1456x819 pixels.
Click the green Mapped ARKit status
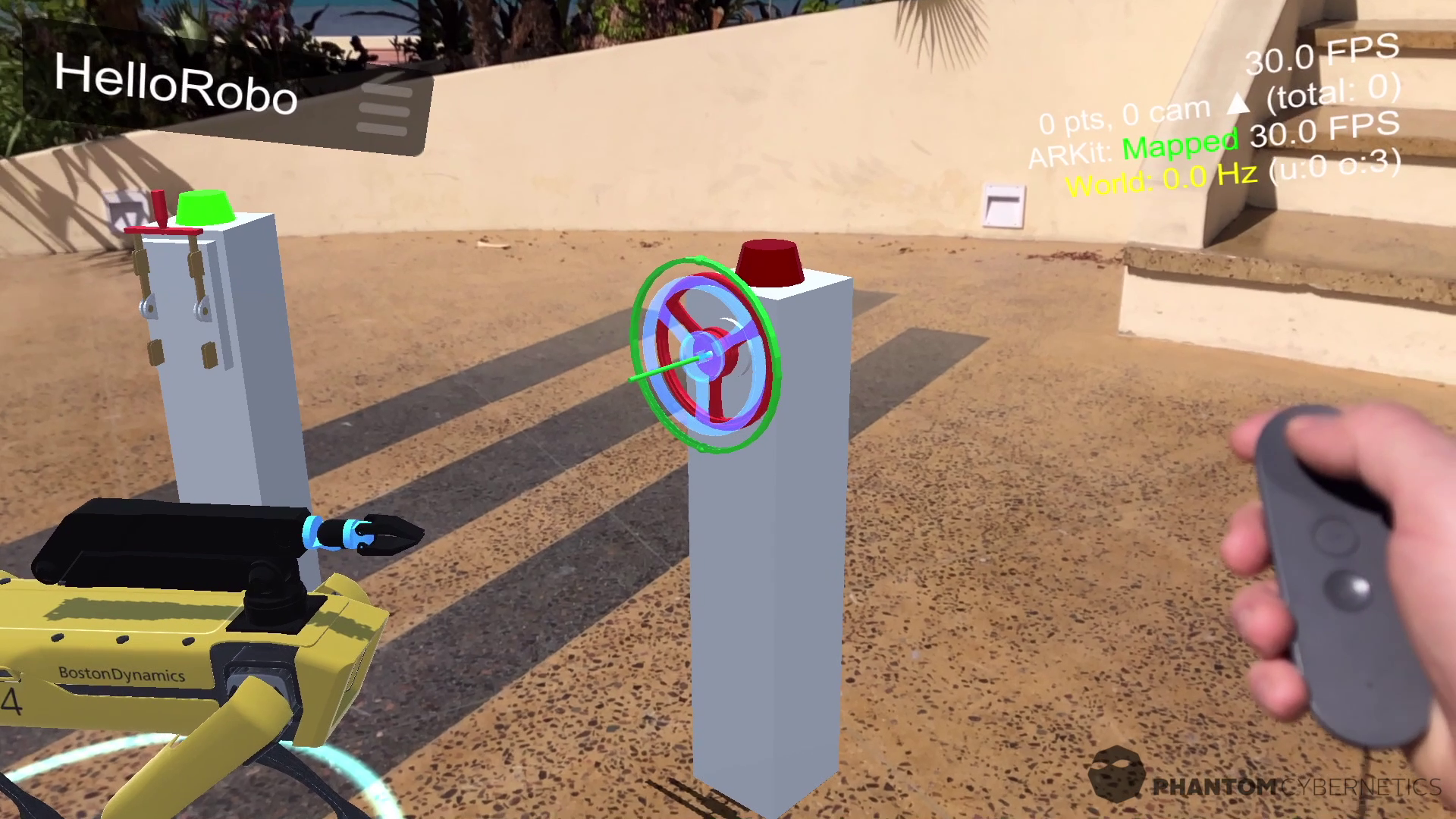coord(1181,146)
